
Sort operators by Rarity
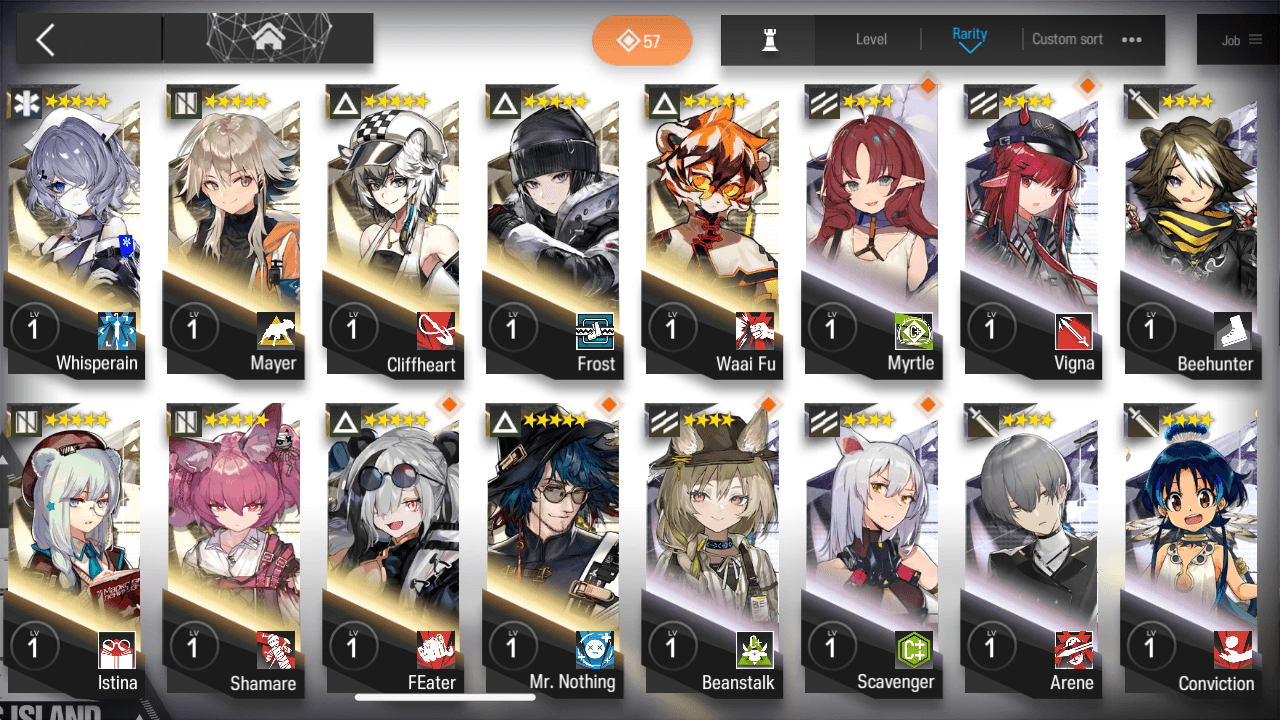[x=969, y=39]
